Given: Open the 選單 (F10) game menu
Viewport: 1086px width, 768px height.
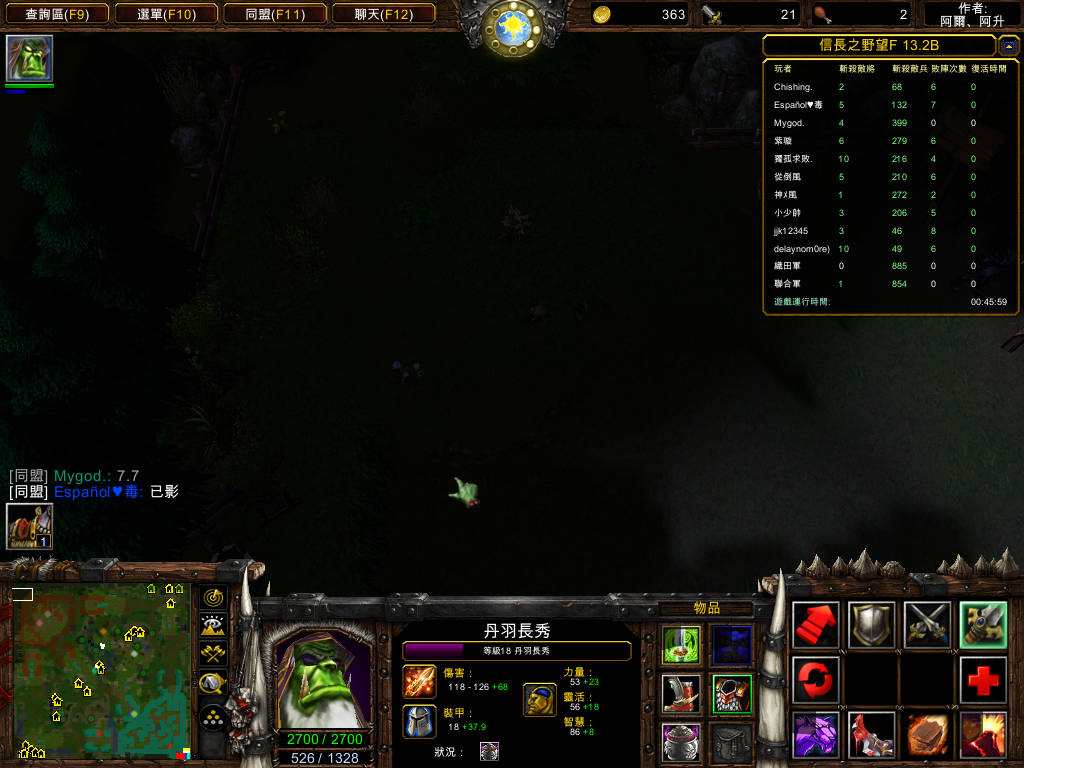Looking at the screenshot, I should pyautogui.click(x=167, y=14).
